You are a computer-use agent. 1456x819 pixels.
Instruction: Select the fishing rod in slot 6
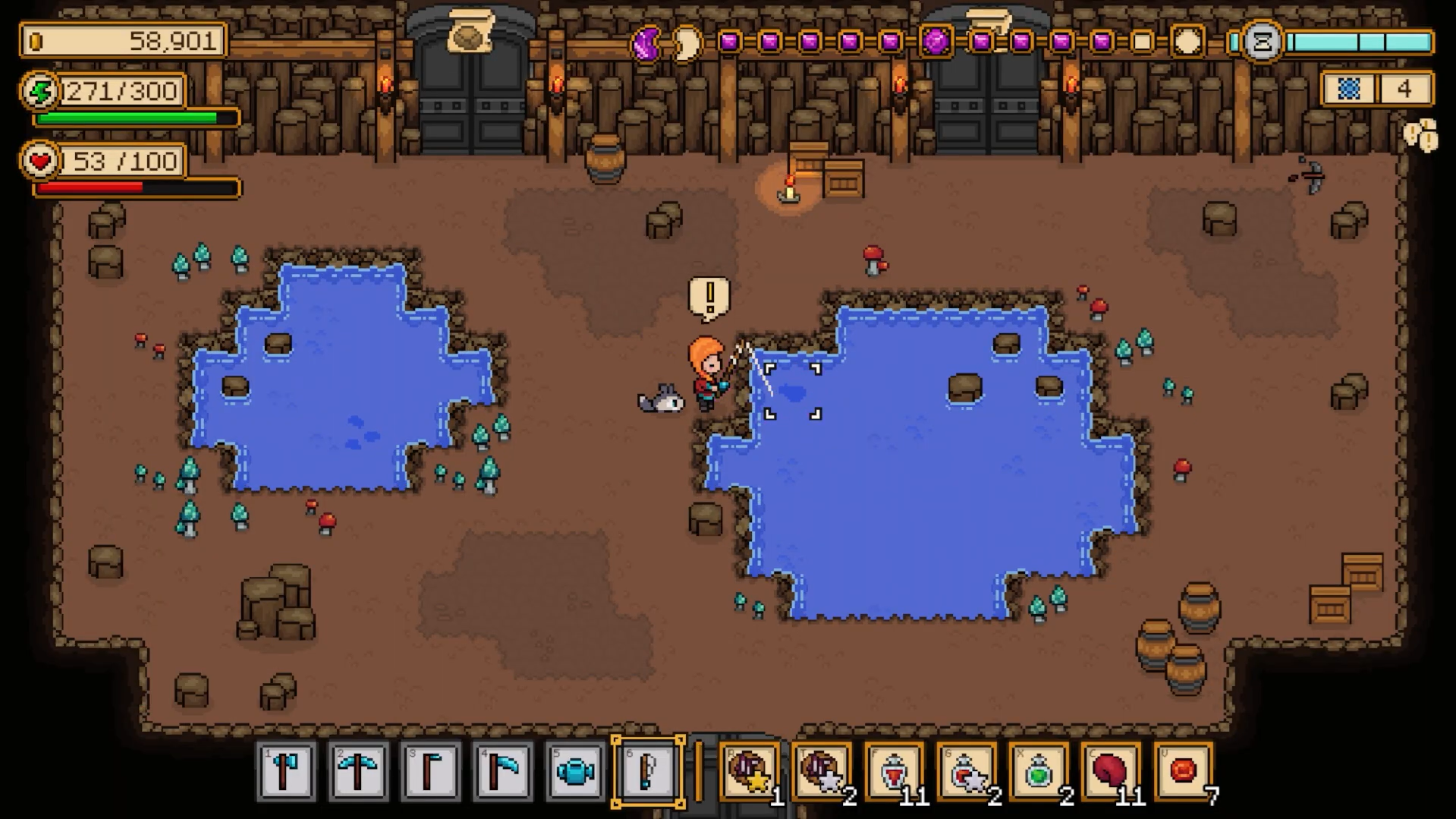click(649, 771)
